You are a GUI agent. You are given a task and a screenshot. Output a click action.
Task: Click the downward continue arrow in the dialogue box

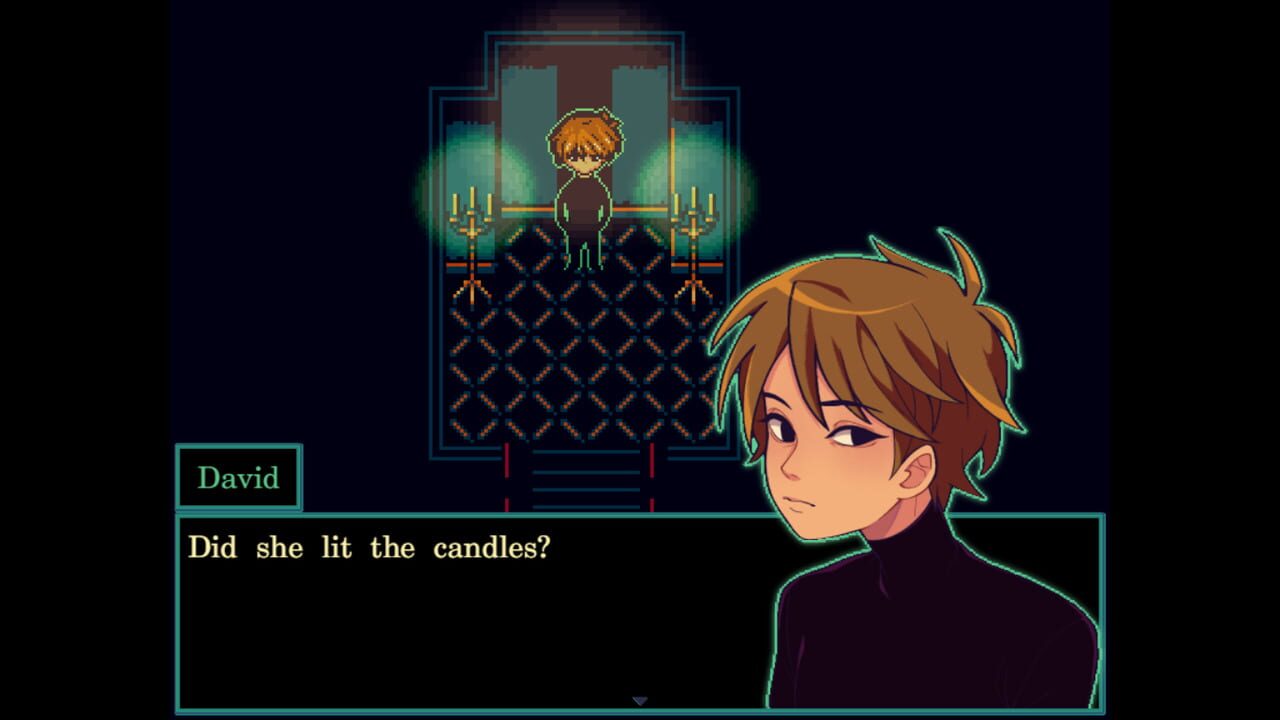pyautogui.click(x=639, y=702)
